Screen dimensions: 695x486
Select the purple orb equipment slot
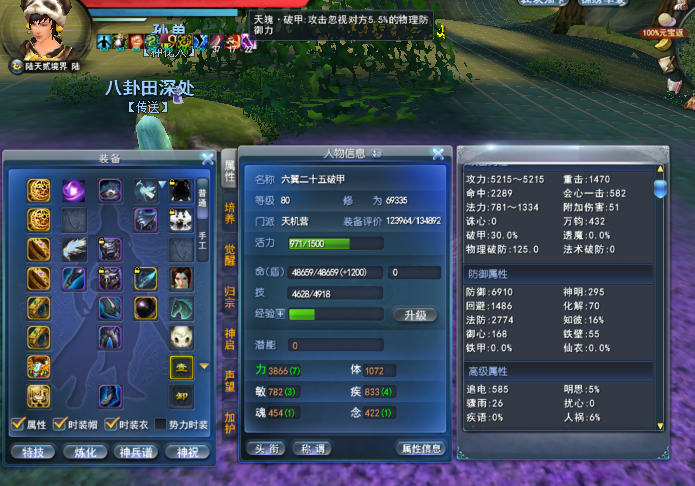pyautogui.click(x=75, y=190)
